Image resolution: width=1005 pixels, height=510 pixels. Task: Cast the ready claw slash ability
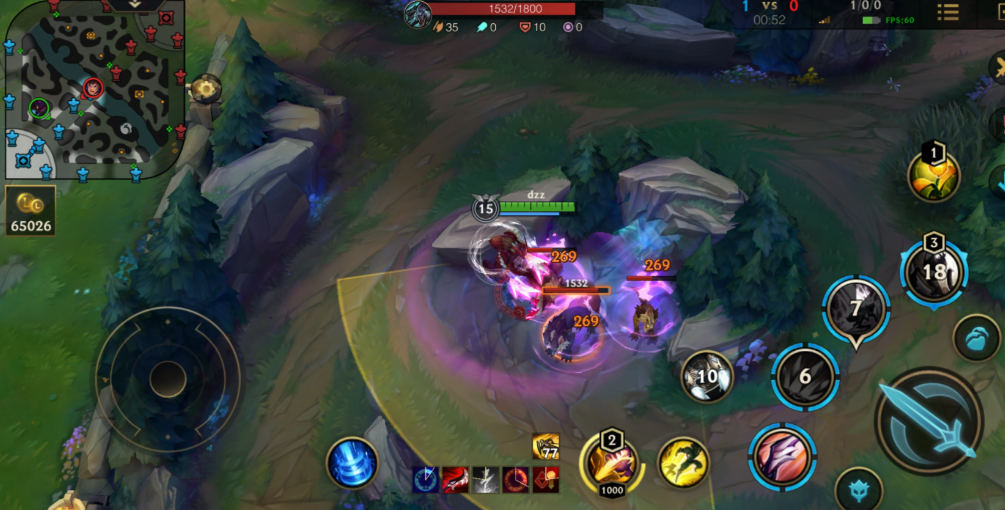pos(783,457)
